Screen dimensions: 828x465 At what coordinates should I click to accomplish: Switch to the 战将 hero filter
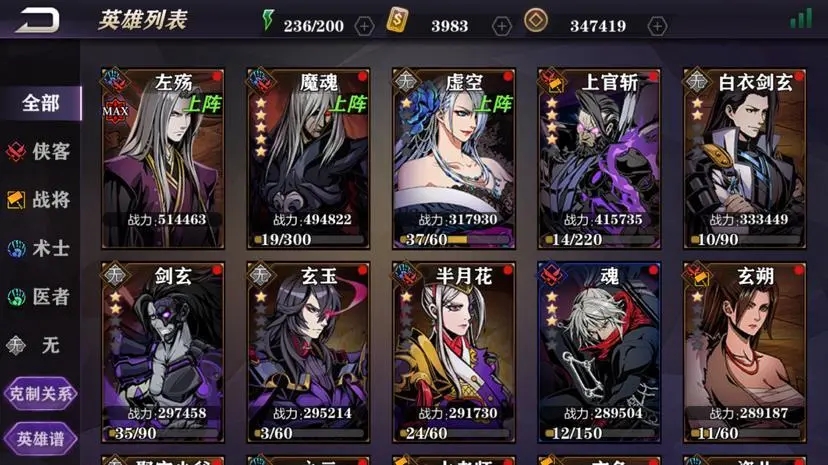click(x=41, y=200)
